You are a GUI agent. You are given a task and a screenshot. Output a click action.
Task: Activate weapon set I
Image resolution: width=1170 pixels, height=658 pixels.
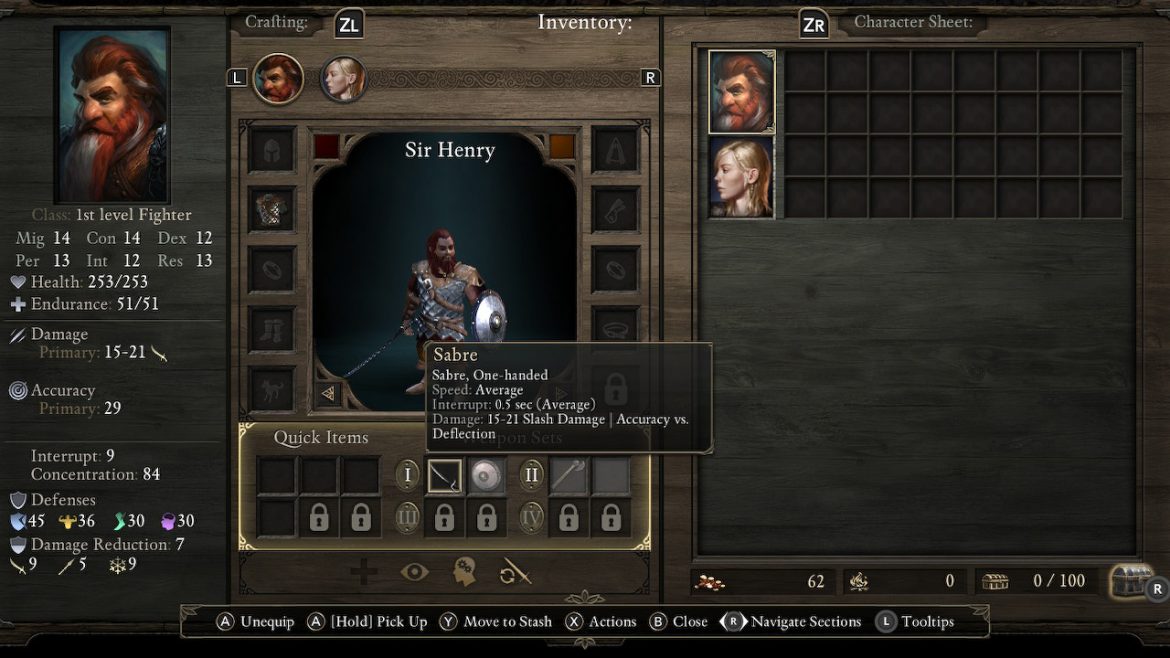point(407,474)
